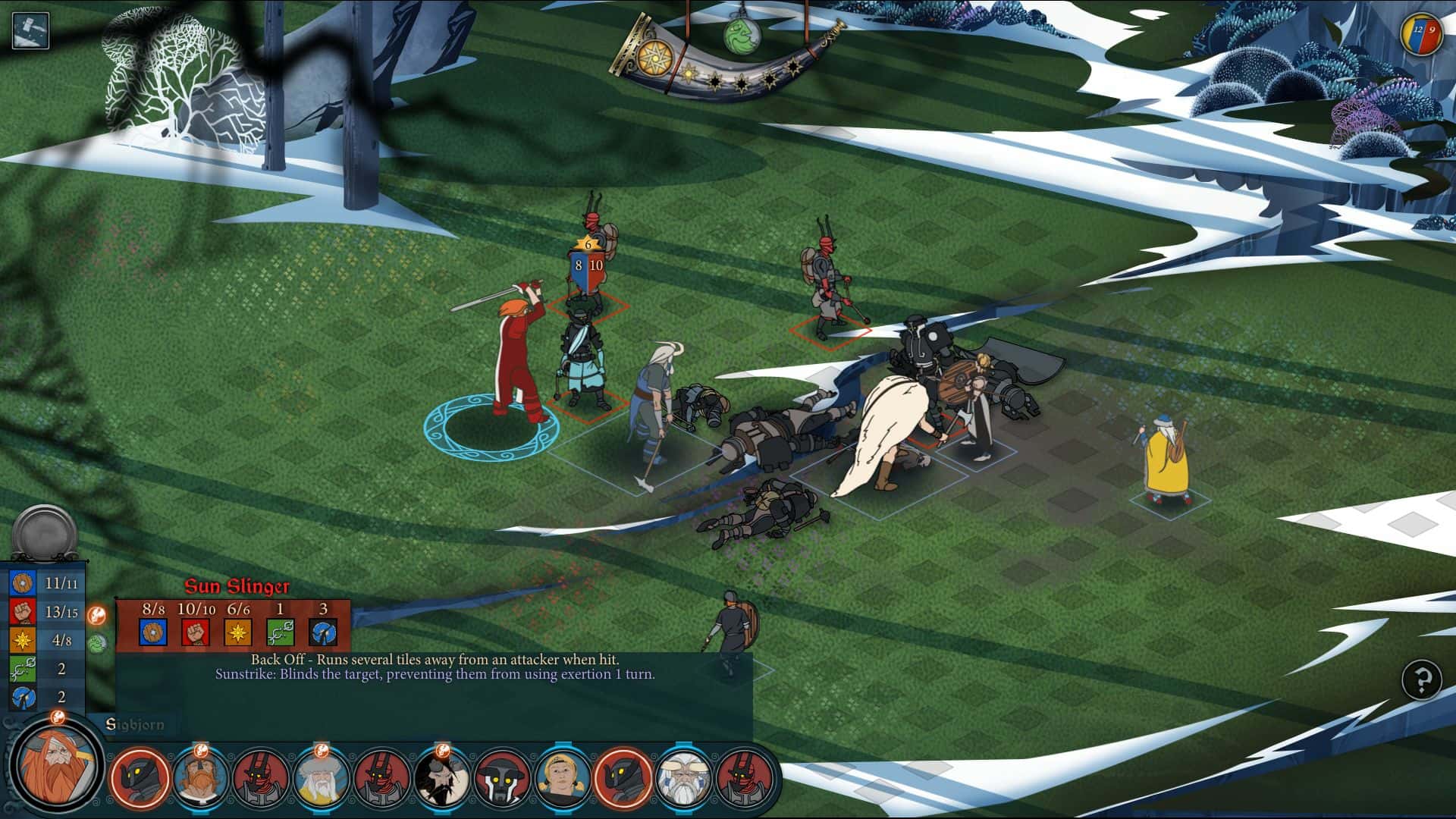Click the green exertion icon showing 2
The image size is (1456, 819).
click(x=23, y=668)
